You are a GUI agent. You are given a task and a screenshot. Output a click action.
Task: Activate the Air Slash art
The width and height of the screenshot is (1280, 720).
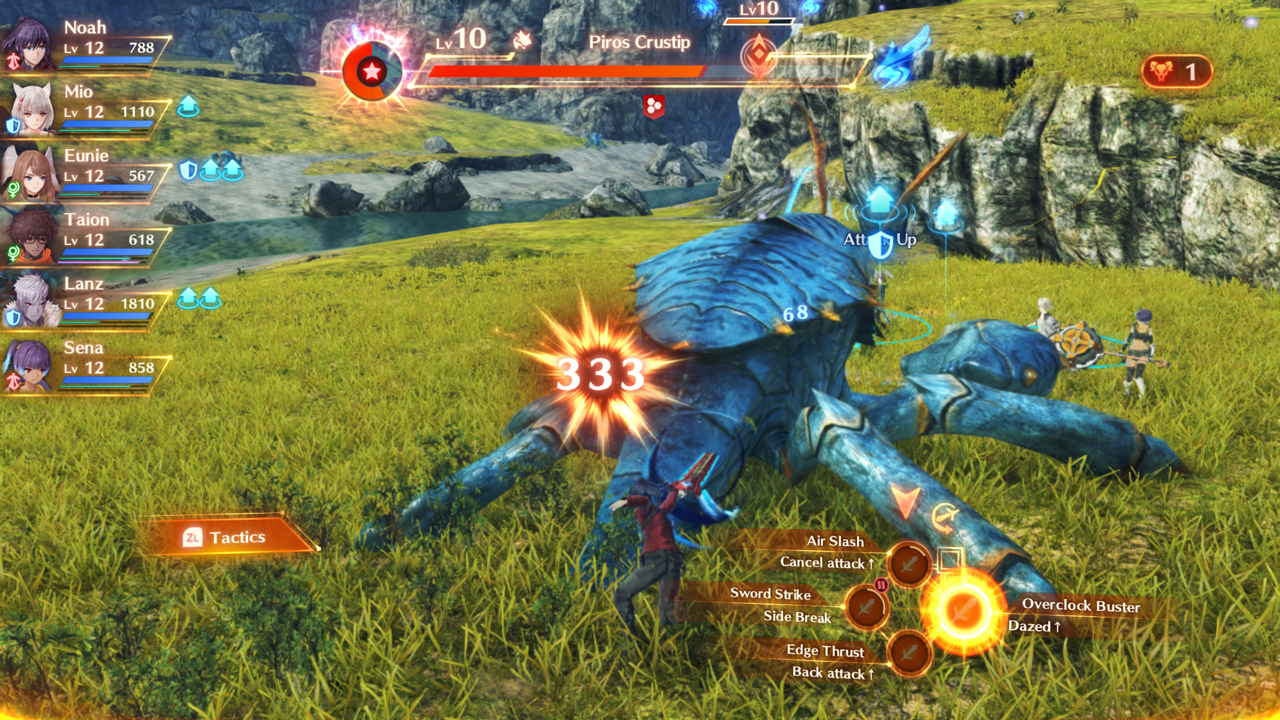[909, 564]
